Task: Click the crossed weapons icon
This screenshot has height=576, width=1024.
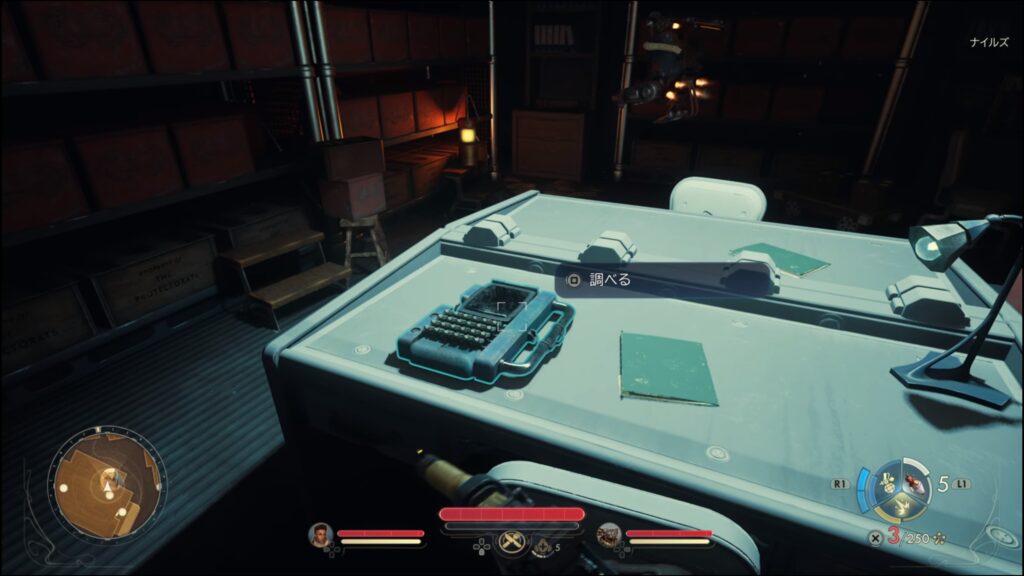Action: click(511, 541)
